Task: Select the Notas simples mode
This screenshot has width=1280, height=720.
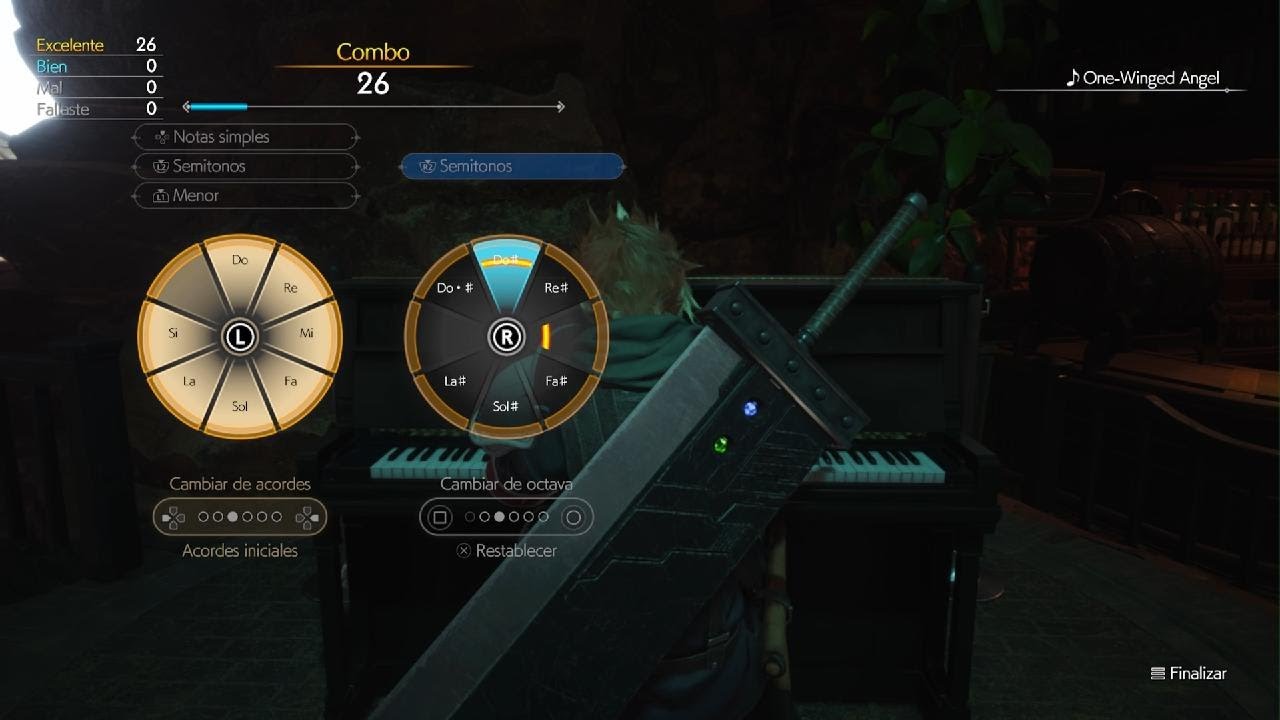Action: tap(245, 137)
